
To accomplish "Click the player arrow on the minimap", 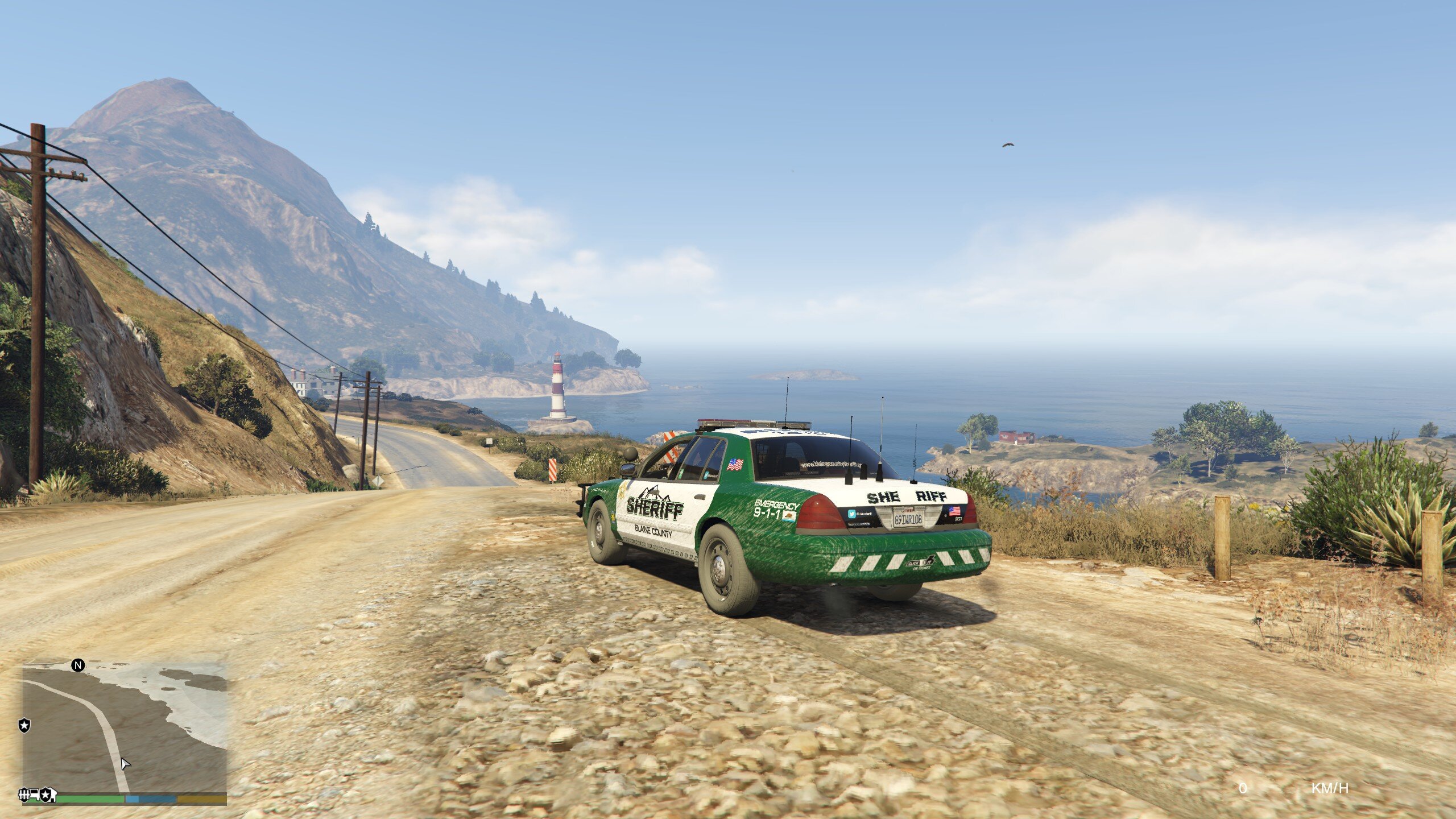I will [x=125, y=764].
